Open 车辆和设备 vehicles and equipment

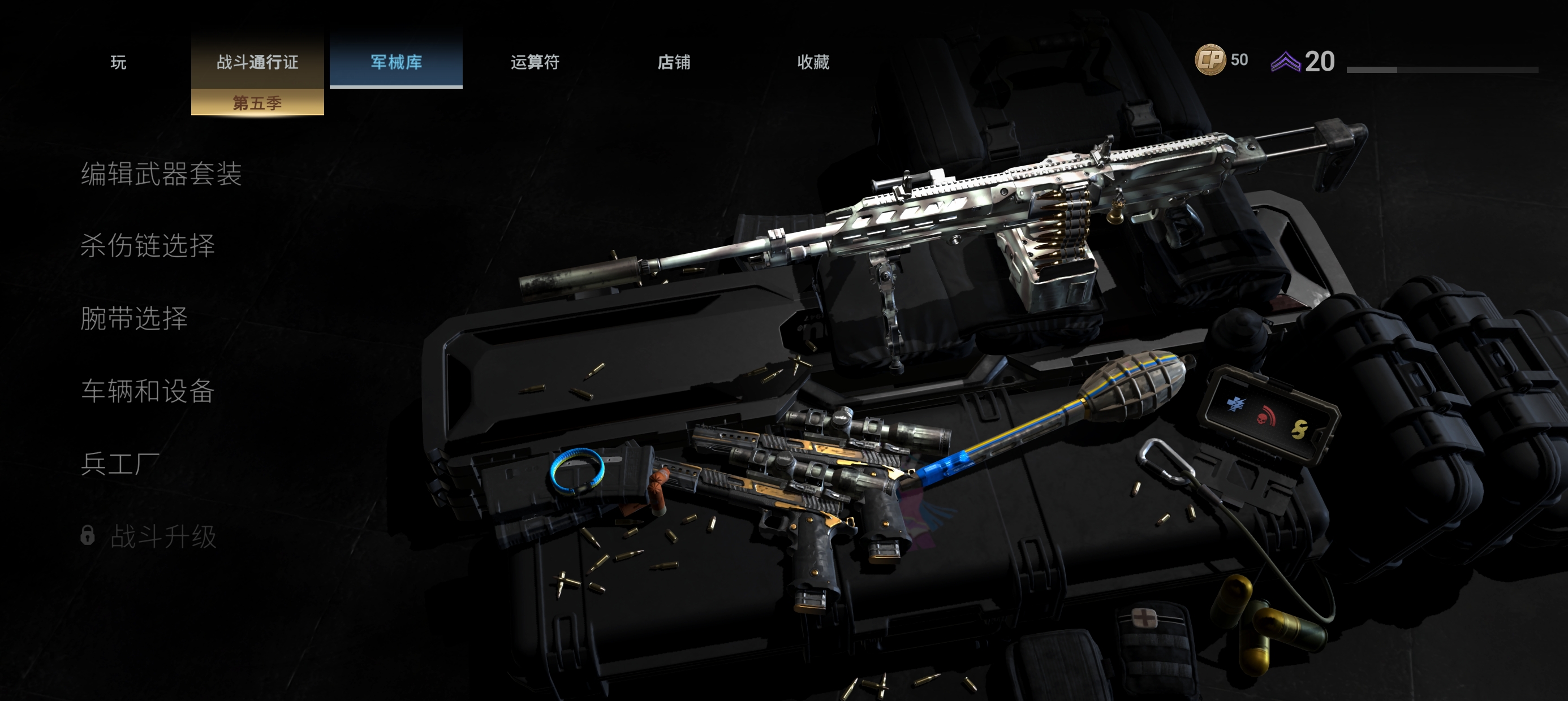[x=148, y=391]
